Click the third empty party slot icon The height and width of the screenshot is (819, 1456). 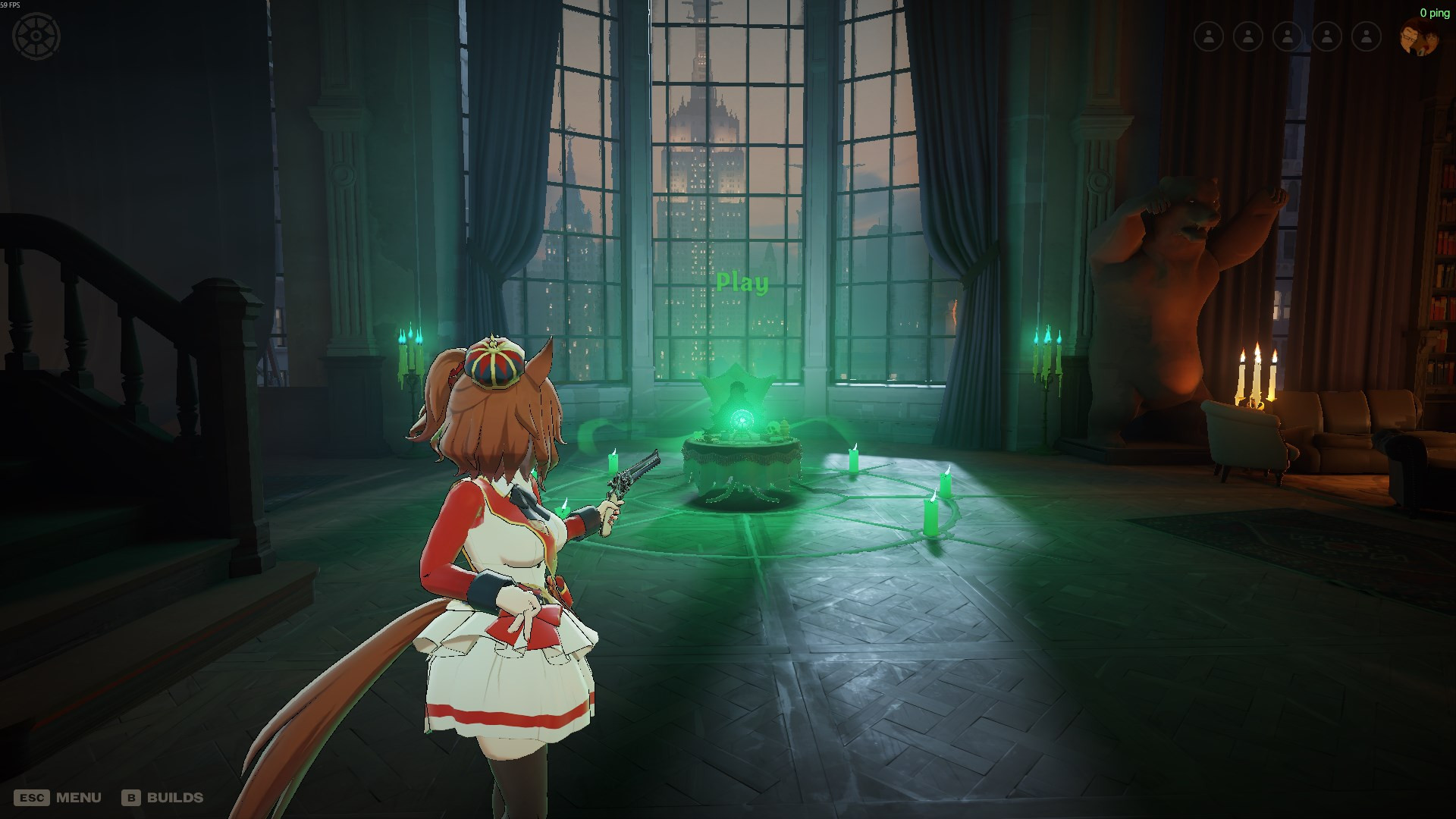(1287, 35)
